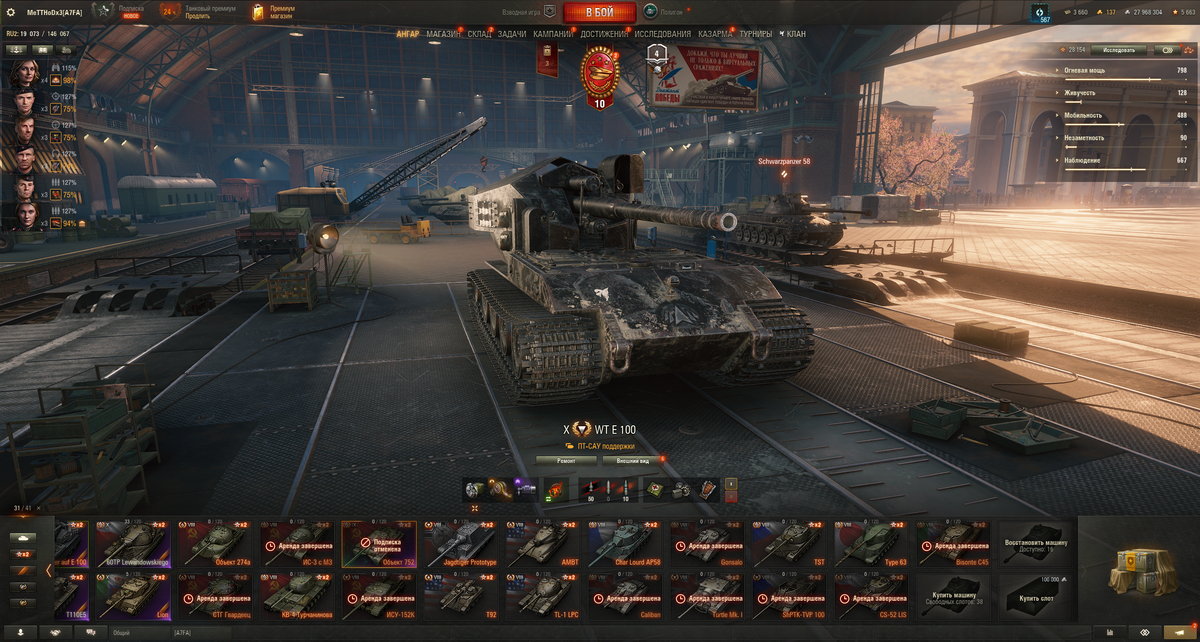The width and height of the screenshot is (1200, 642).
Task: Open the «Исследования» research tab
Action: click(662, 34)
